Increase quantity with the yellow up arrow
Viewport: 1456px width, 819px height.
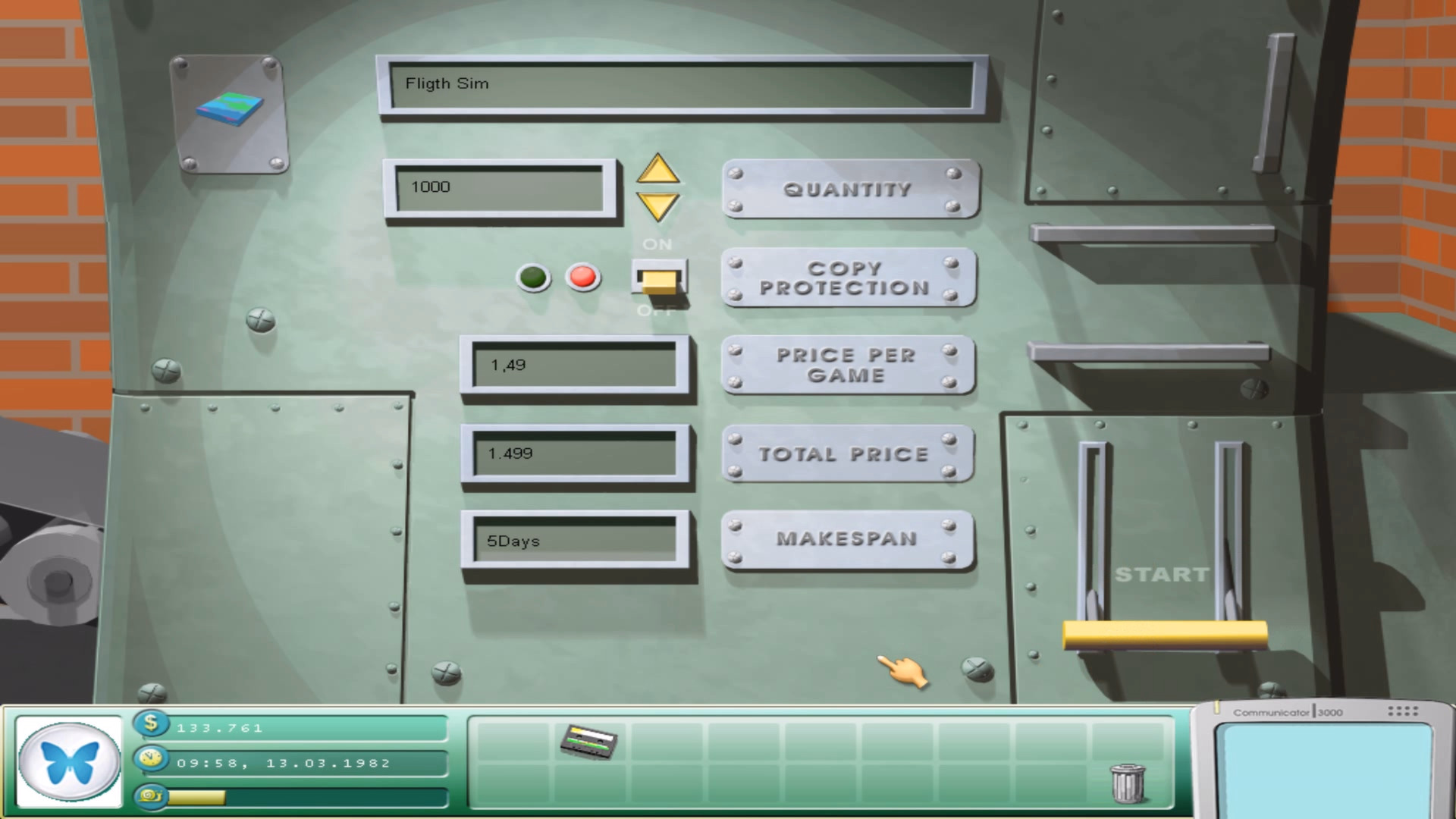click(657, 170)
